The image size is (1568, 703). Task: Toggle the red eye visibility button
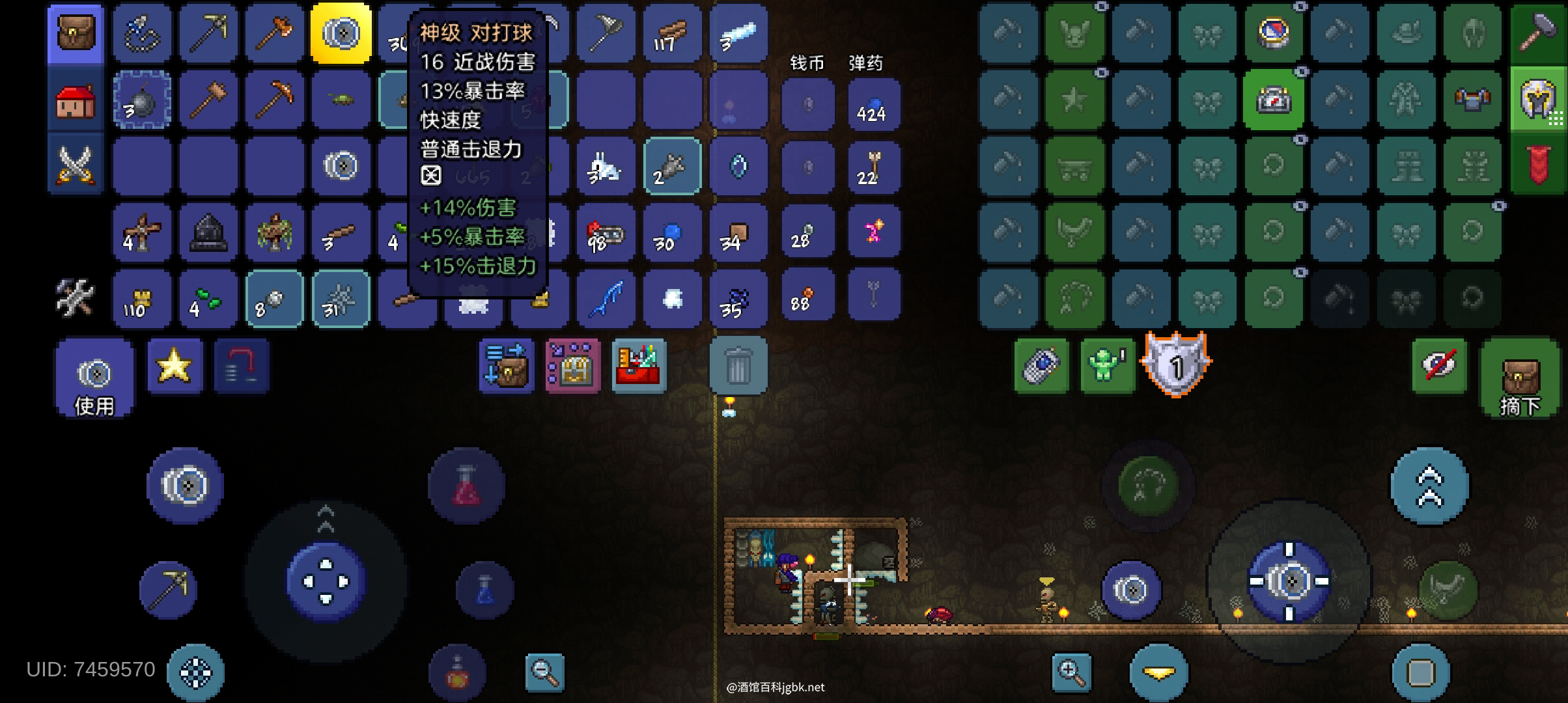tap(1439, 365)
